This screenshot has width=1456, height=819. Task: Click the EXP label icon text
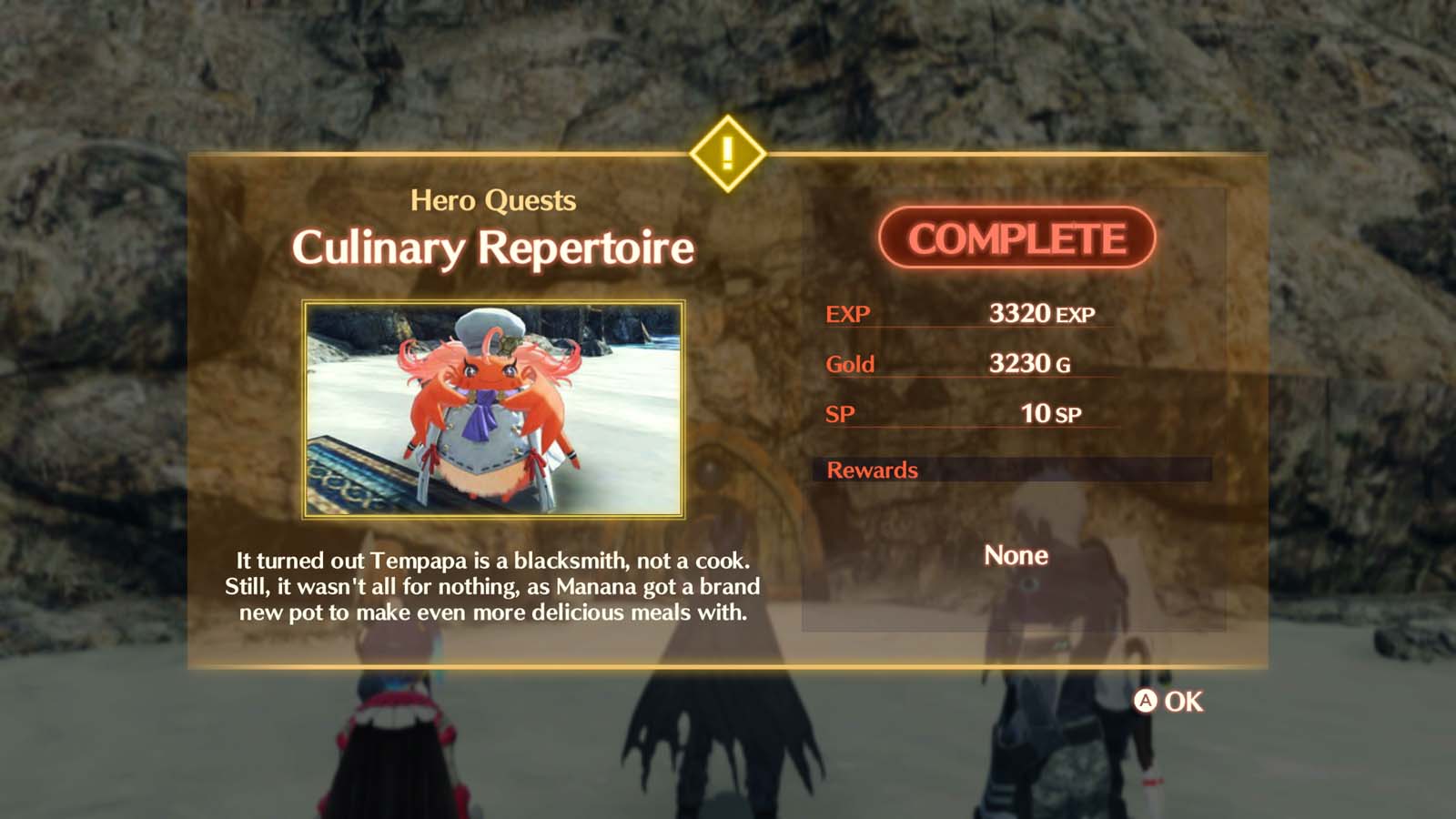846,313
